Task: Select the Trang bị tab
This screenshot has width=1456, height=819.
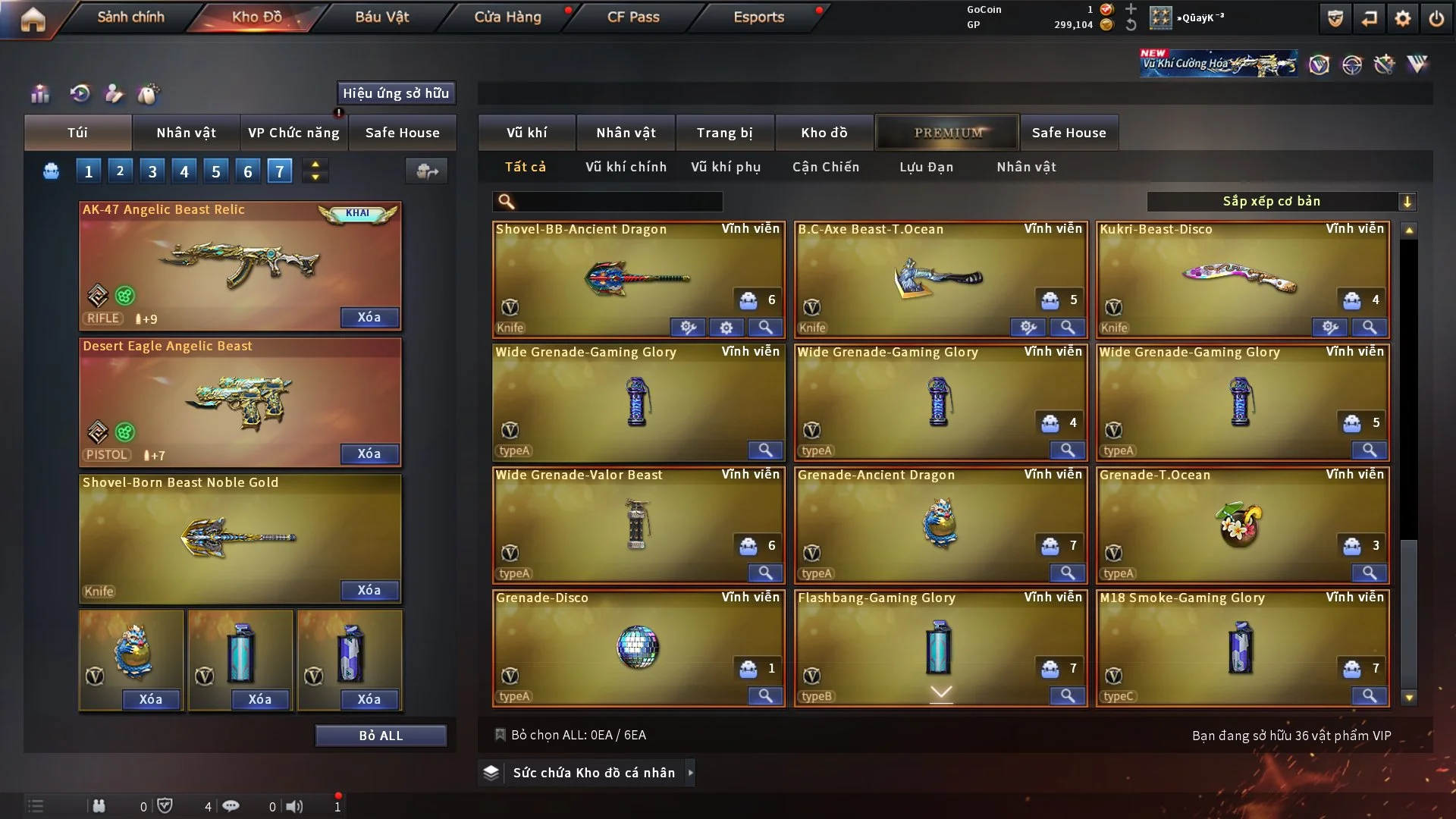Action: (724, 133)
